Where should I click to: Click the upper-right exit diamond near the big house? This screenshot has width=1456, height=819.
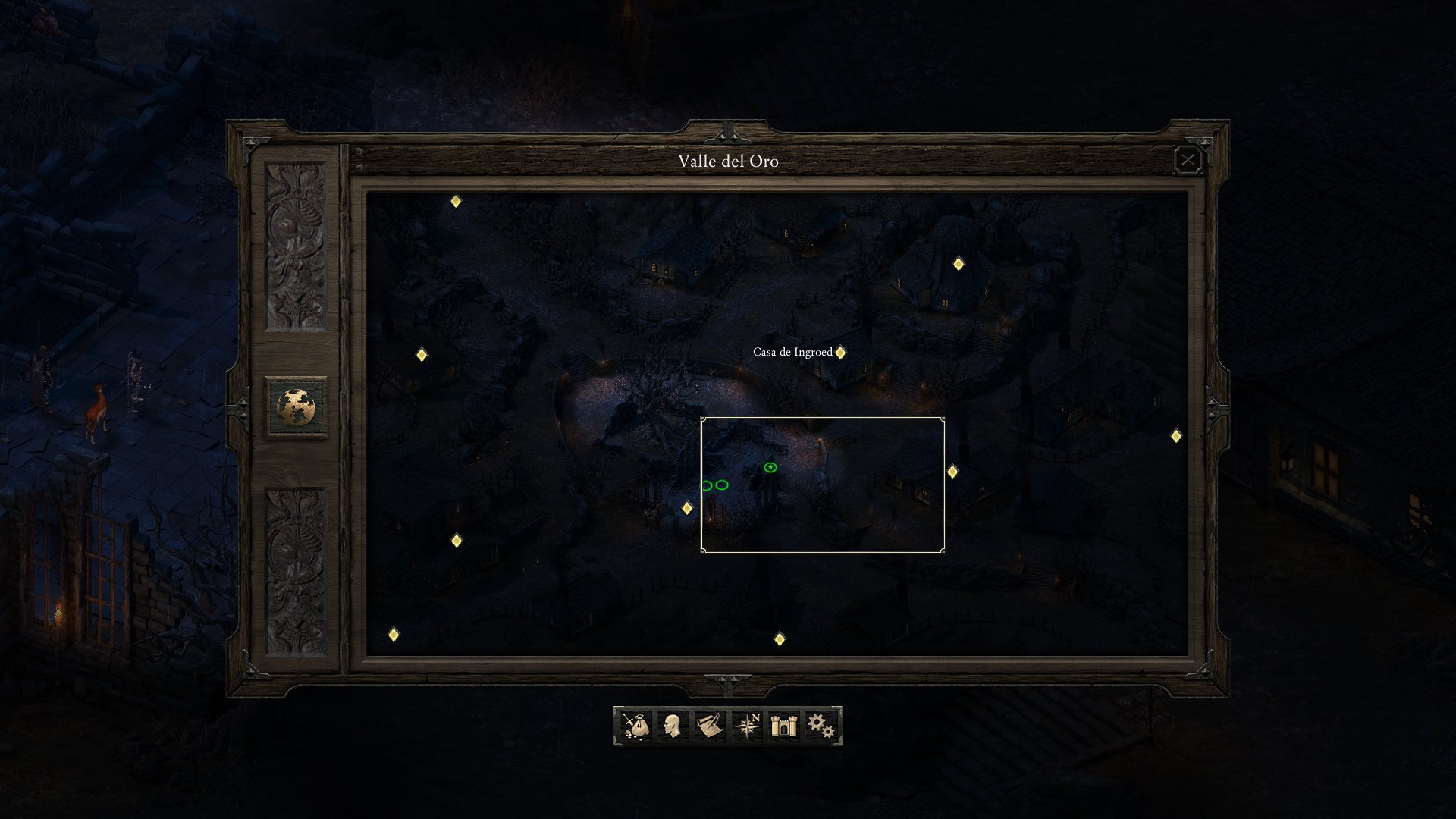coord(959,264)
